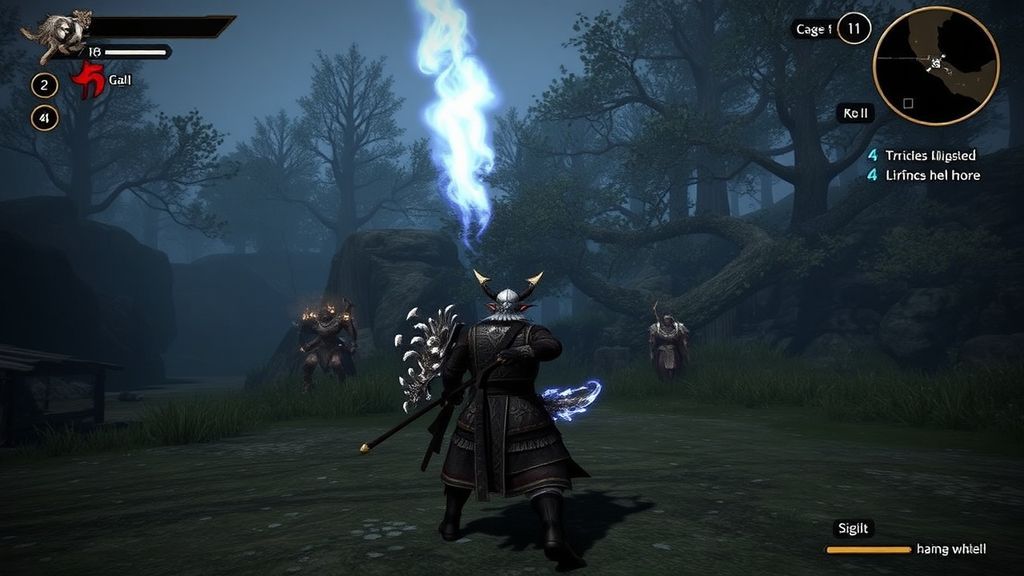Click the Sigilt label
Image resolution: width=1024 pixels, height=576 pixels.
tap(854, 529)
